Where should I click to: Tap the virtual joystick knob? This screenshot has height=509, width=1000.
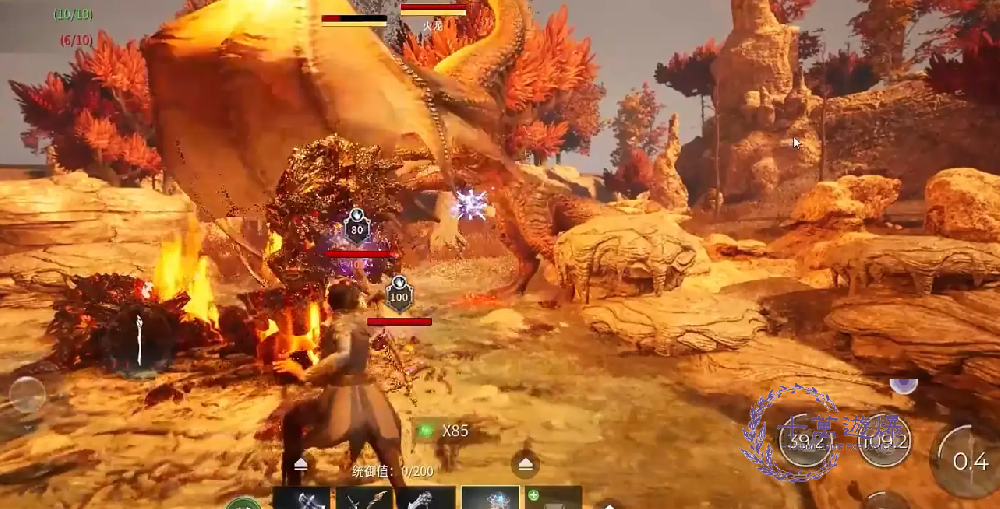click(x=26, y=395)
